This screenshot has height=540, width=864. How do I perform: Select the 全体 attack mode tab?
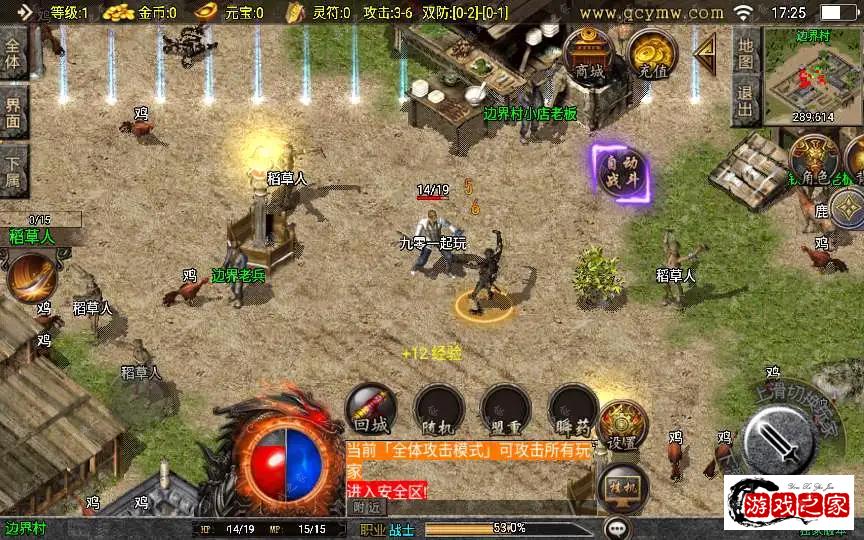[13, 53]
